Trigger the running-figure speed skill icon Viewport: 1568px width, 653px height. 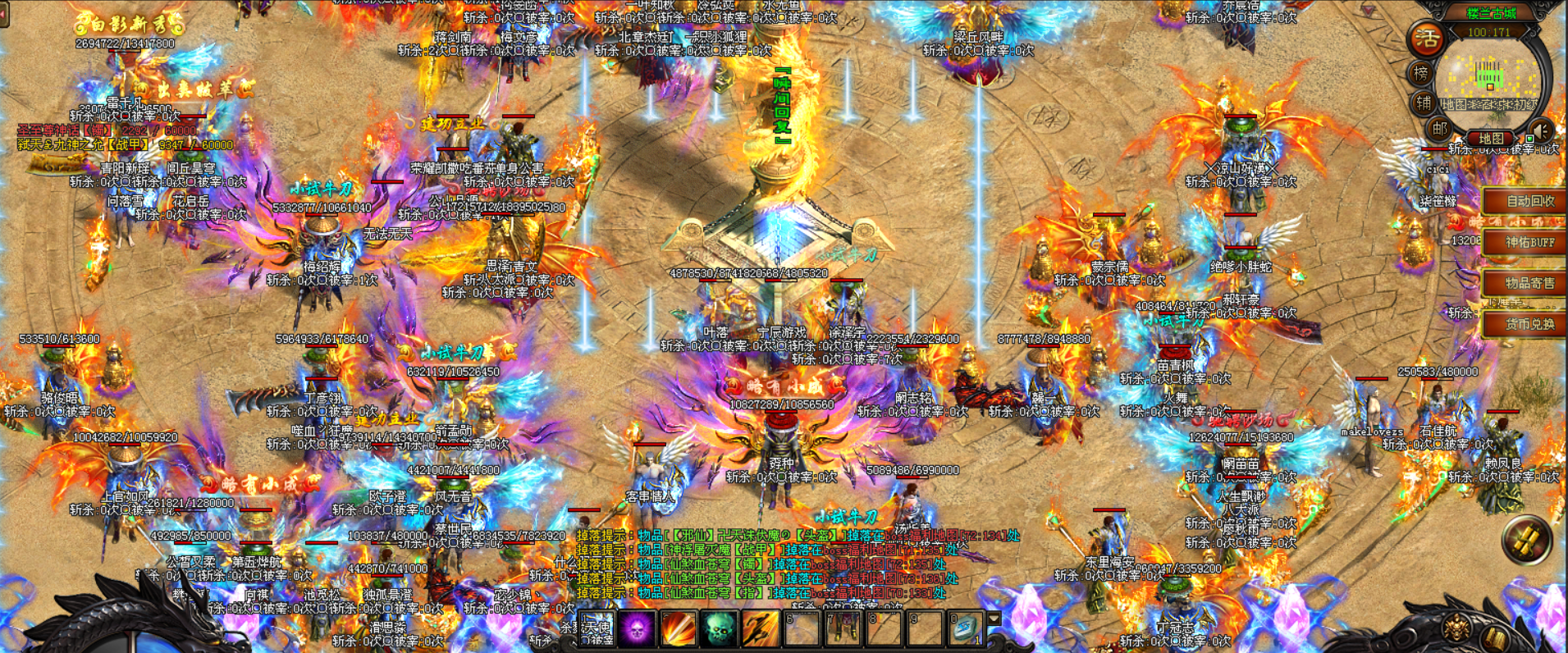click(760, 628)
